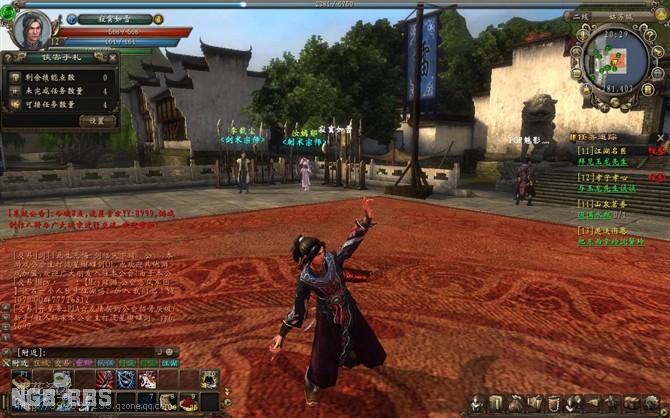Close the 任务追踪 quest tracker
Viewport: 670px width, 418px height.
pos(662,135)
